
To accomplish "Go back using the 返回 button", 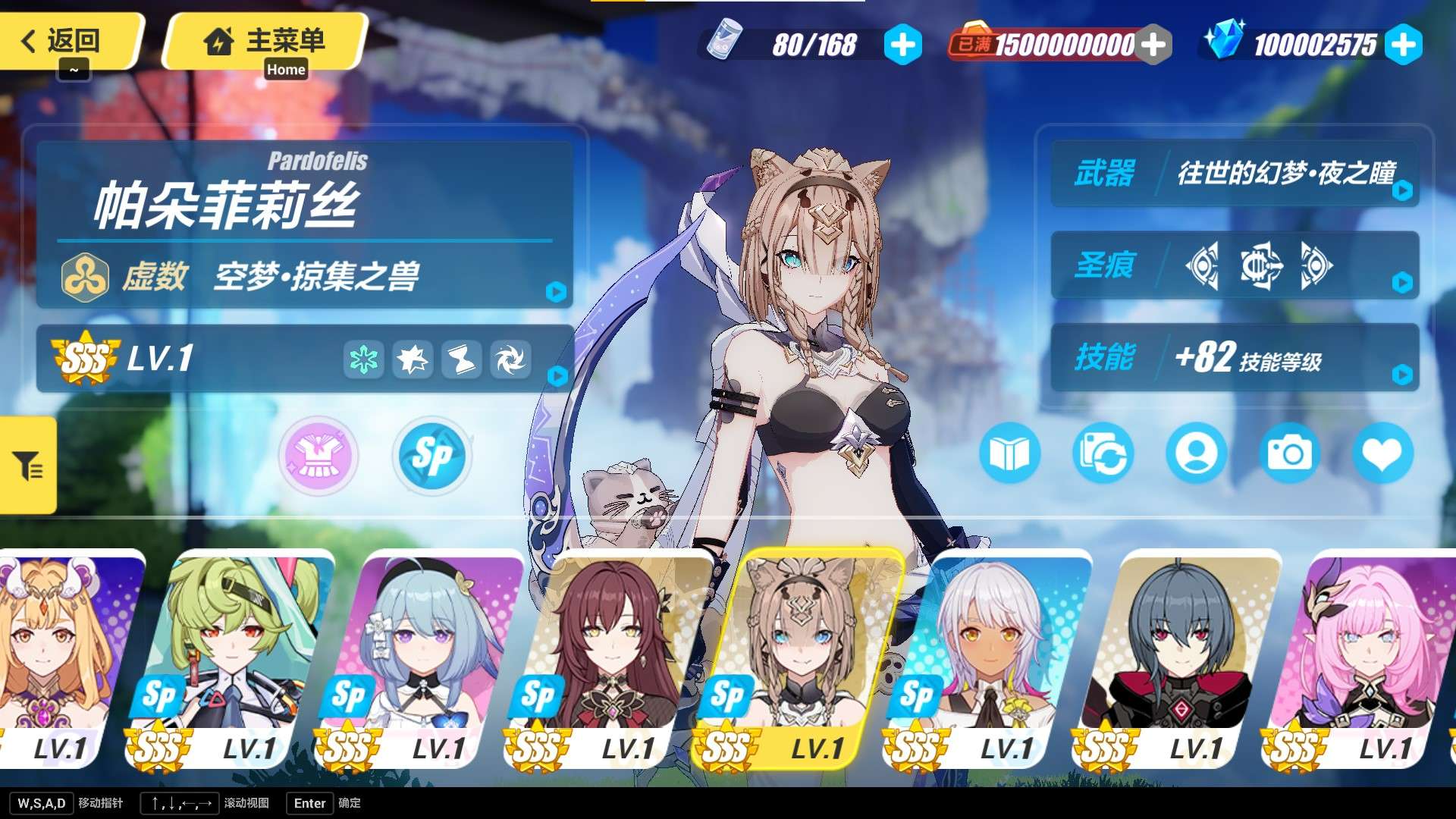I will click(x=68, y=41).
